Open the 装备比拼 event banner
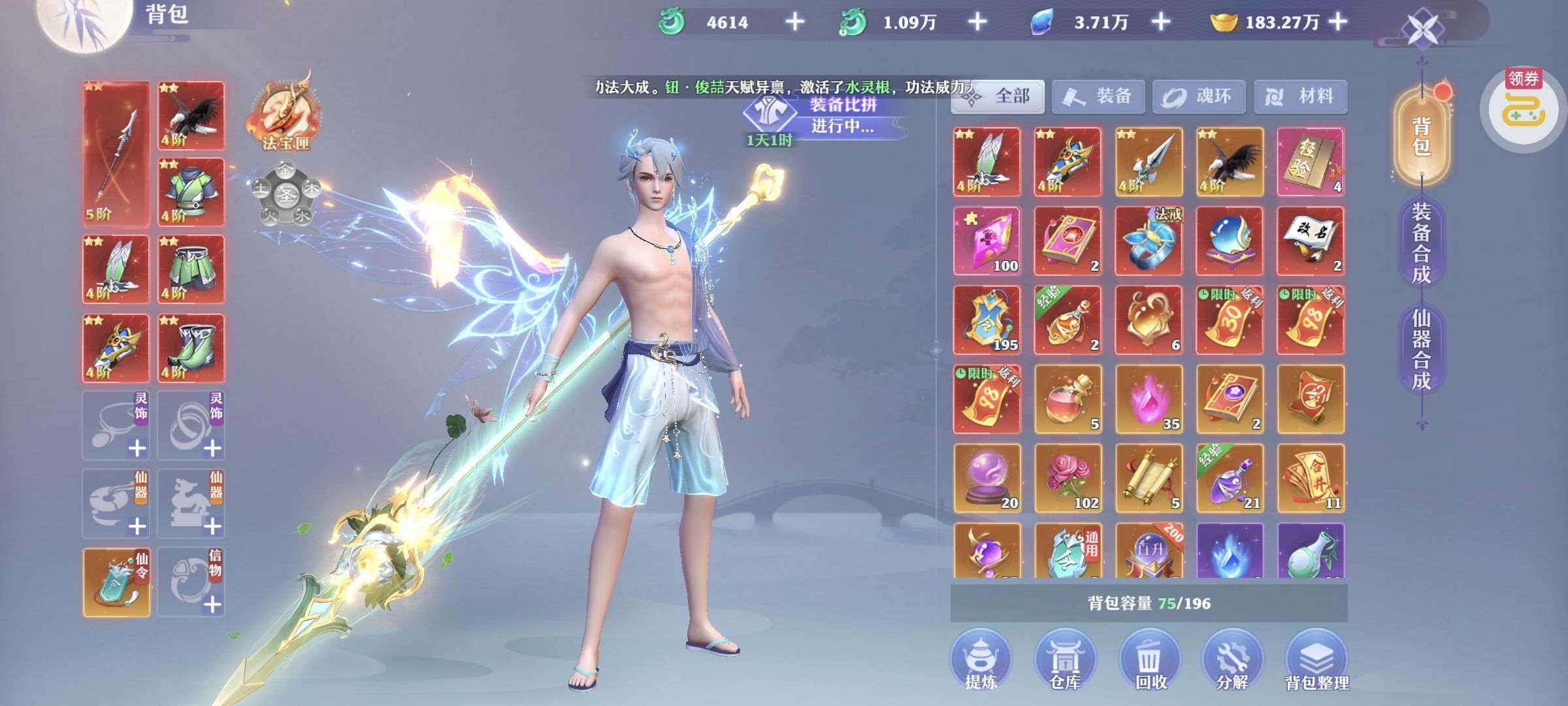 [x=830, y=116]
